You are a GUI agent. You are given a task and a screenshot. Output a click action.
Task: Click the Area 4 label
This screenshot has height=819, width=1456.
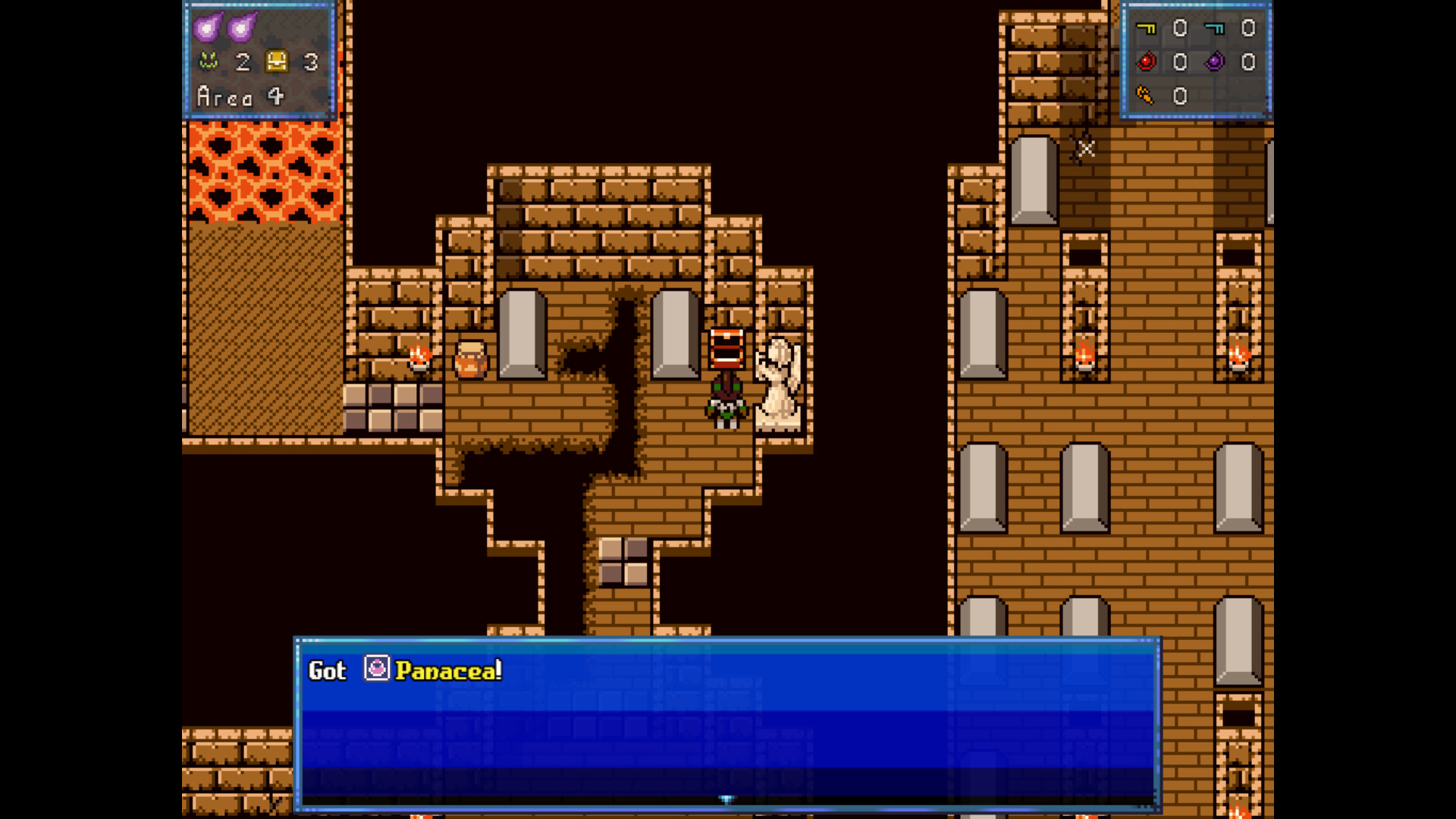click(x=239, y=96)
